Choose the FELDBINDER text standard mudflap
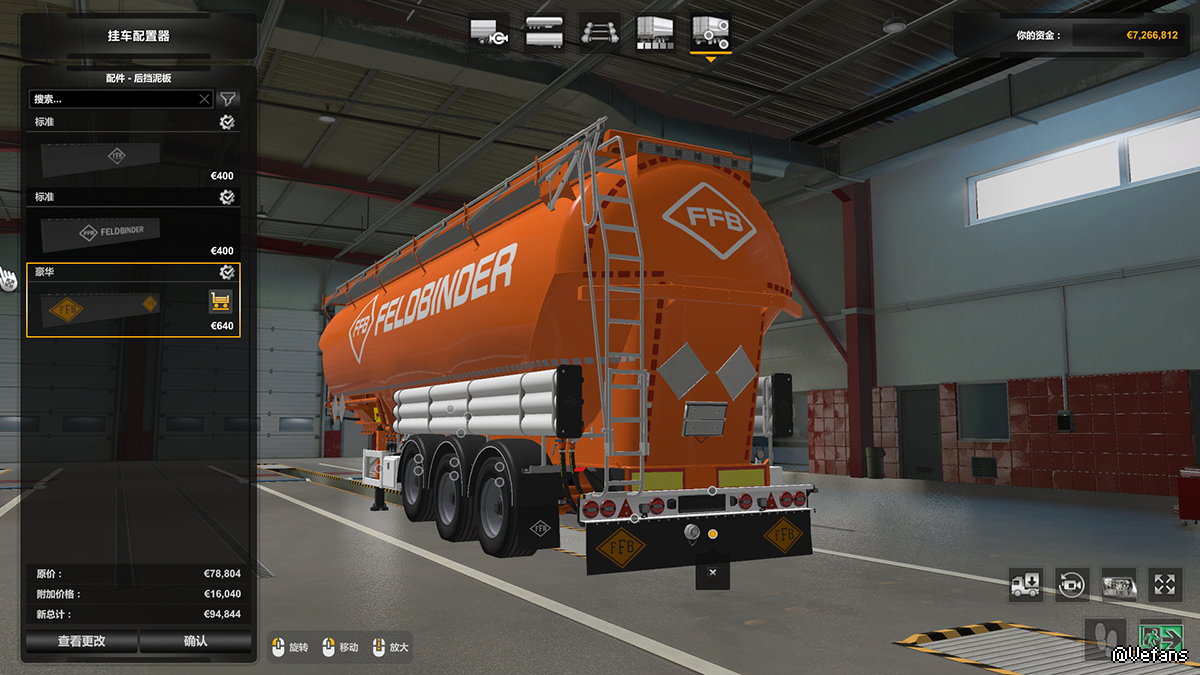This screenshot has width=1200, height=675. pos(100,231)
